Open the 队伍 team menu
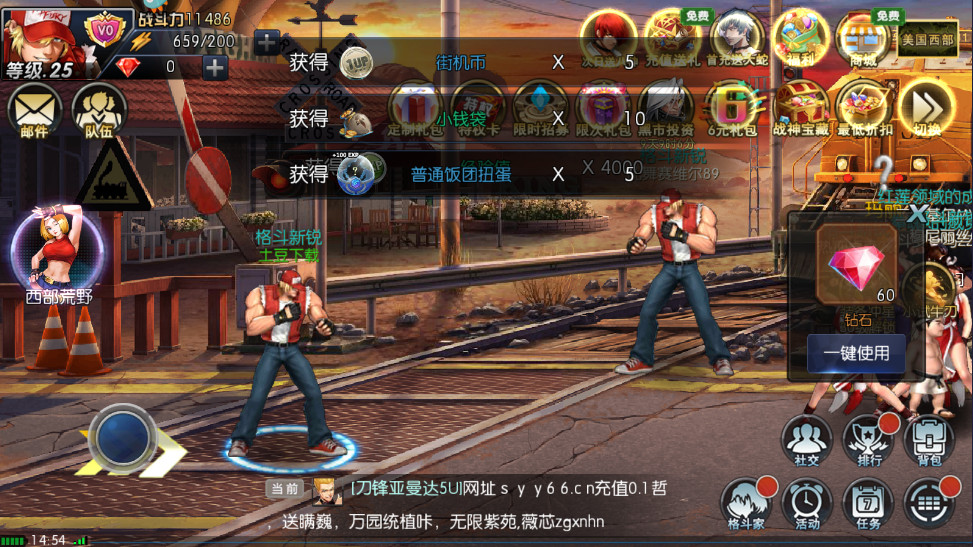The image size is (973, 547). pyautogui.click(x=98, y=109)
